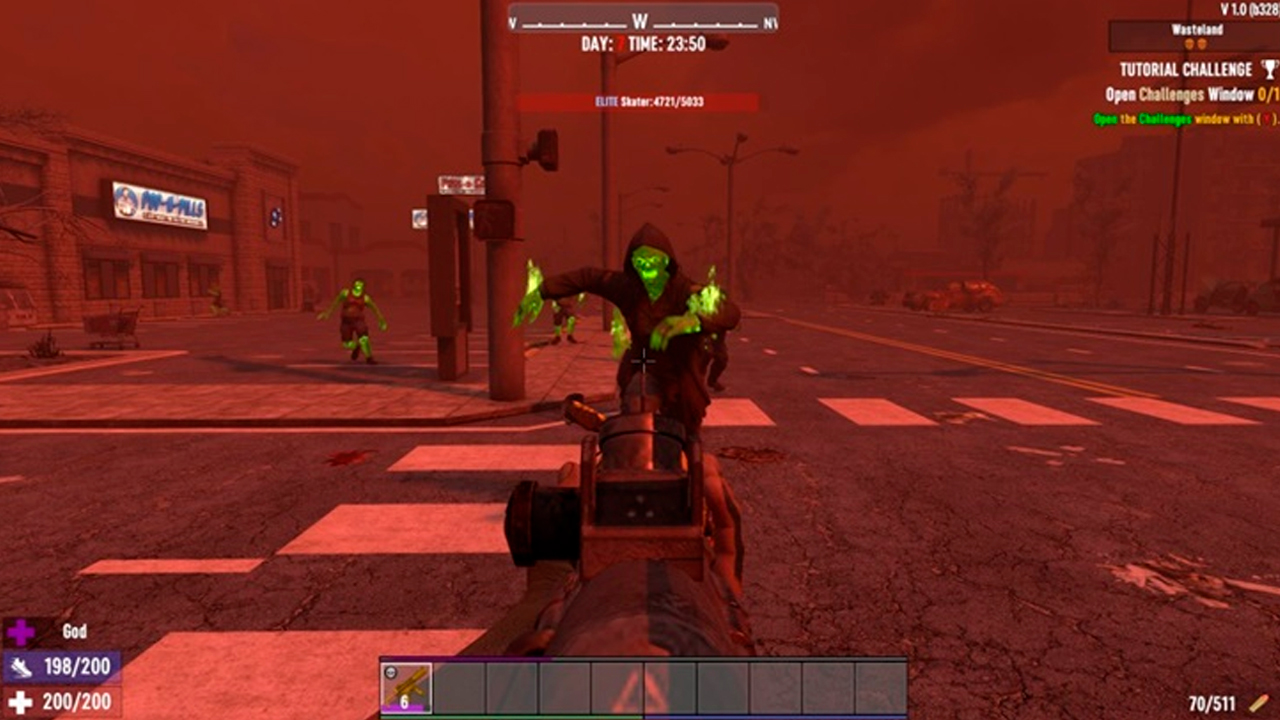1280x720 pixels.
Task: Click the ELITE Skater health bar
Action: (x=640, y=101)
